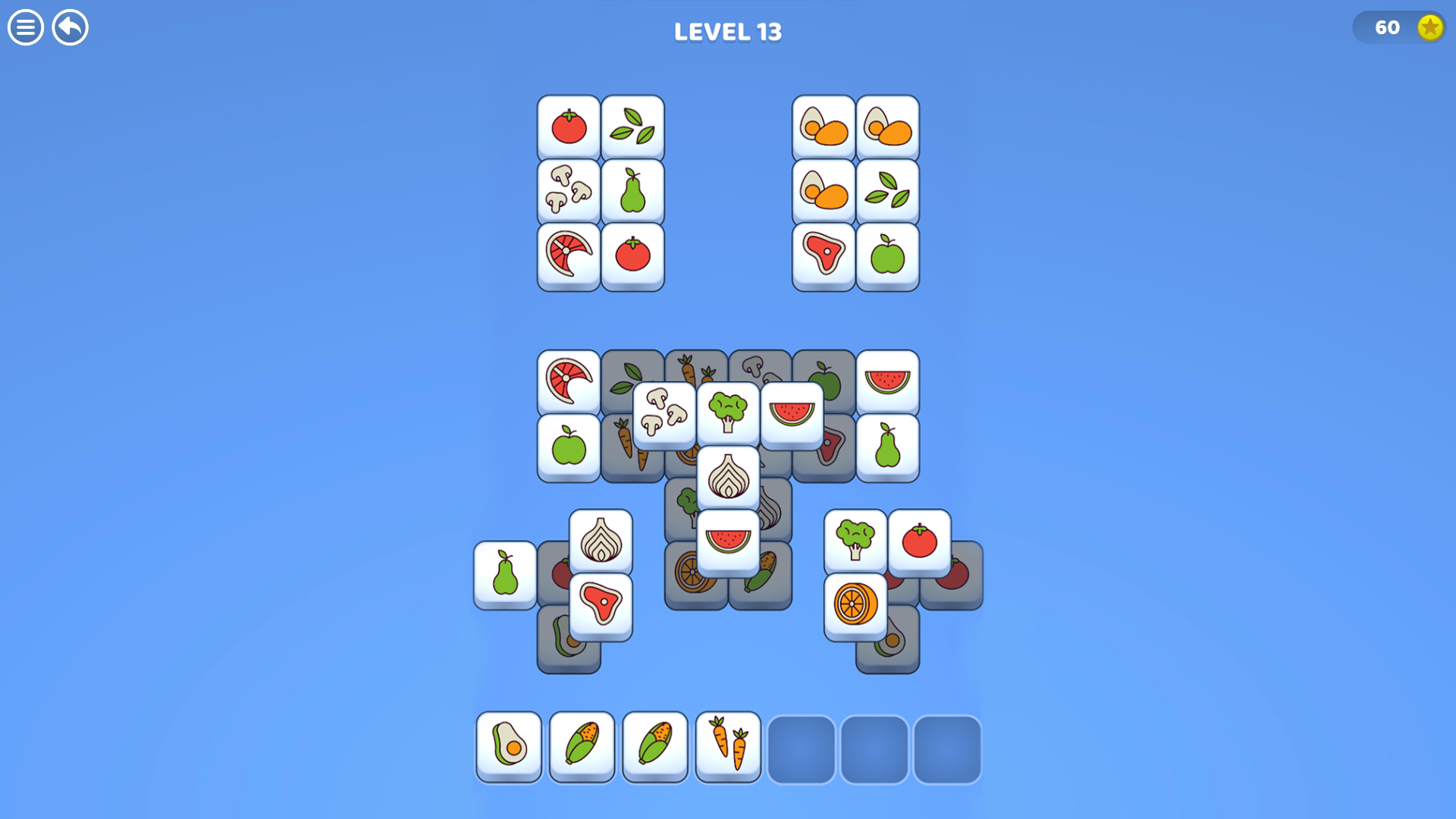Select the leaves tile beside the fried eggs
This screenshot has width=1456, height=819.
[x=887, y=192]
